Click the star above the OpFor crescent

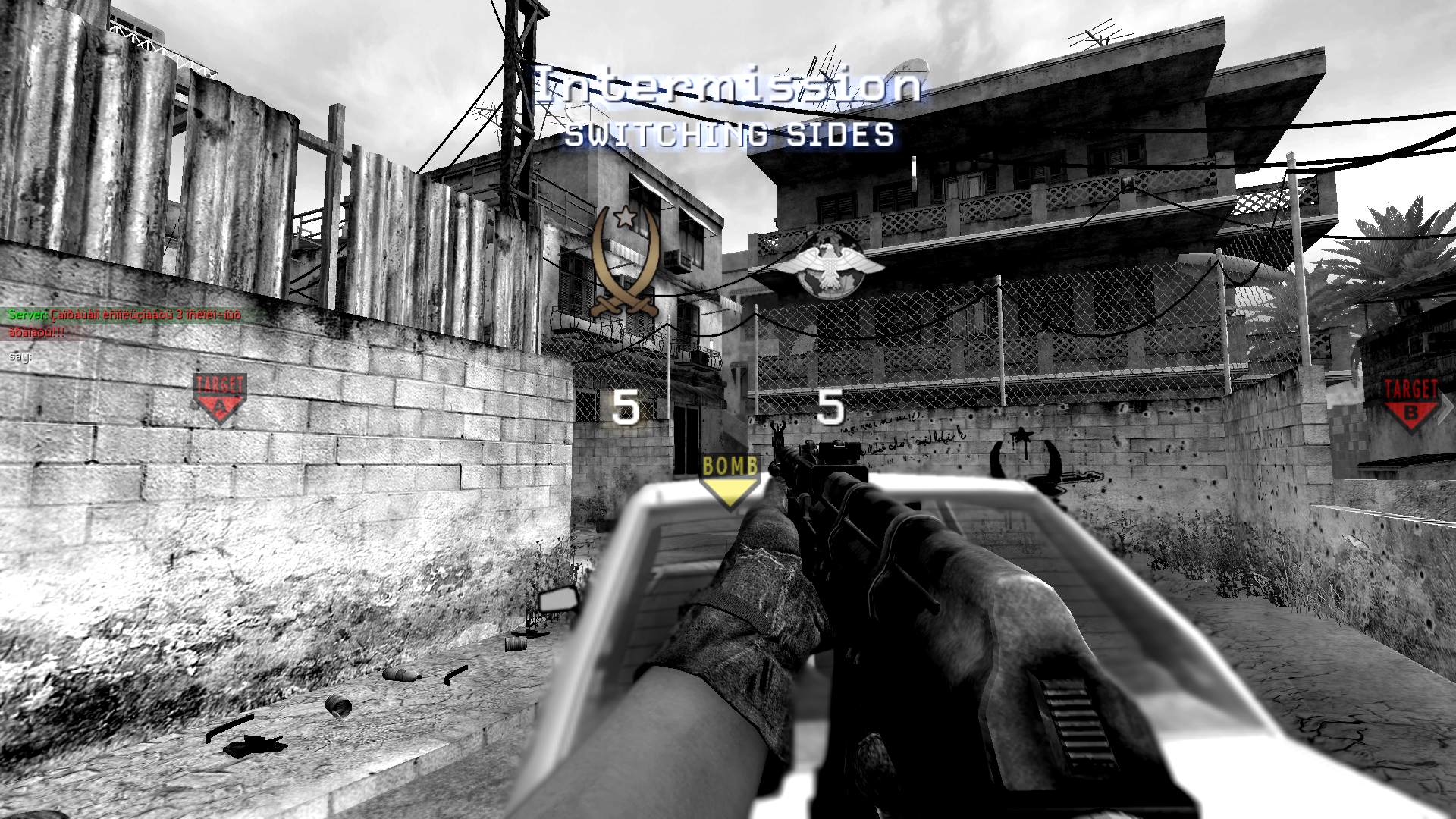pos(626,216)
